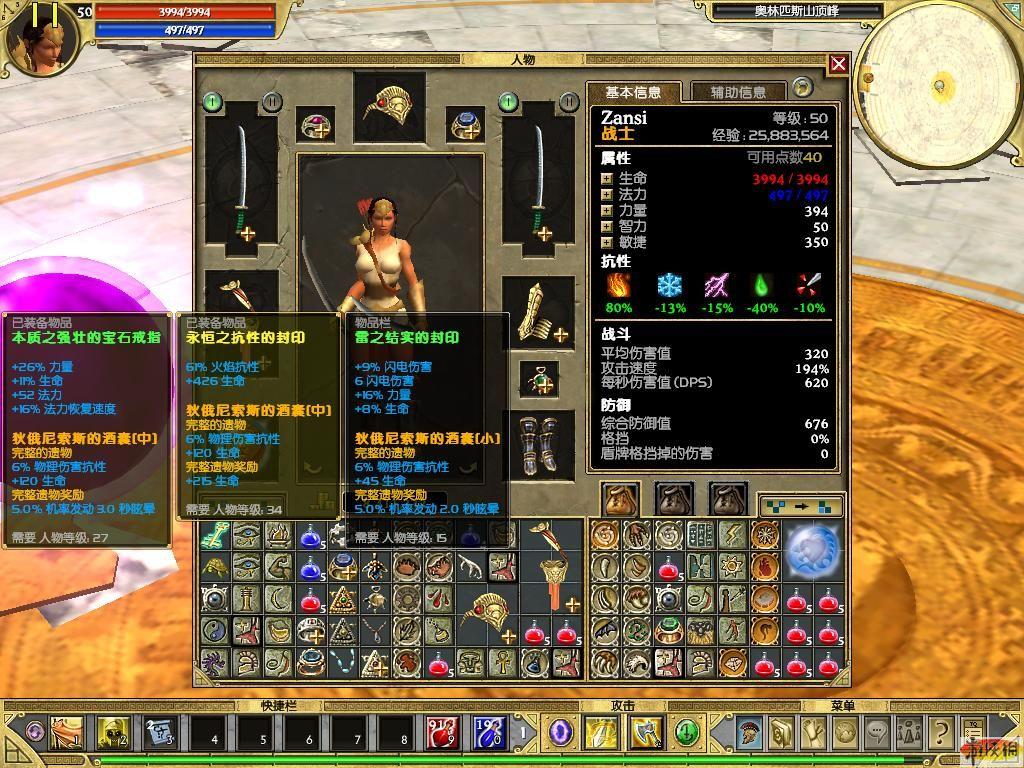Select the equipped sapphire ring slot
Viewport: 1024px width, 768px height.
[465, 125]
